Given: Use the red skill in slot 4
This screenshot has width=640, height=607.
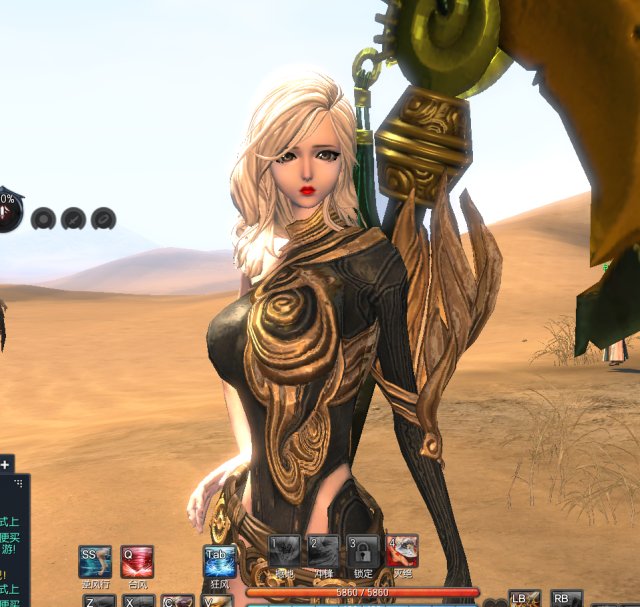Looking at the screenshot, I should pos(402,552).
